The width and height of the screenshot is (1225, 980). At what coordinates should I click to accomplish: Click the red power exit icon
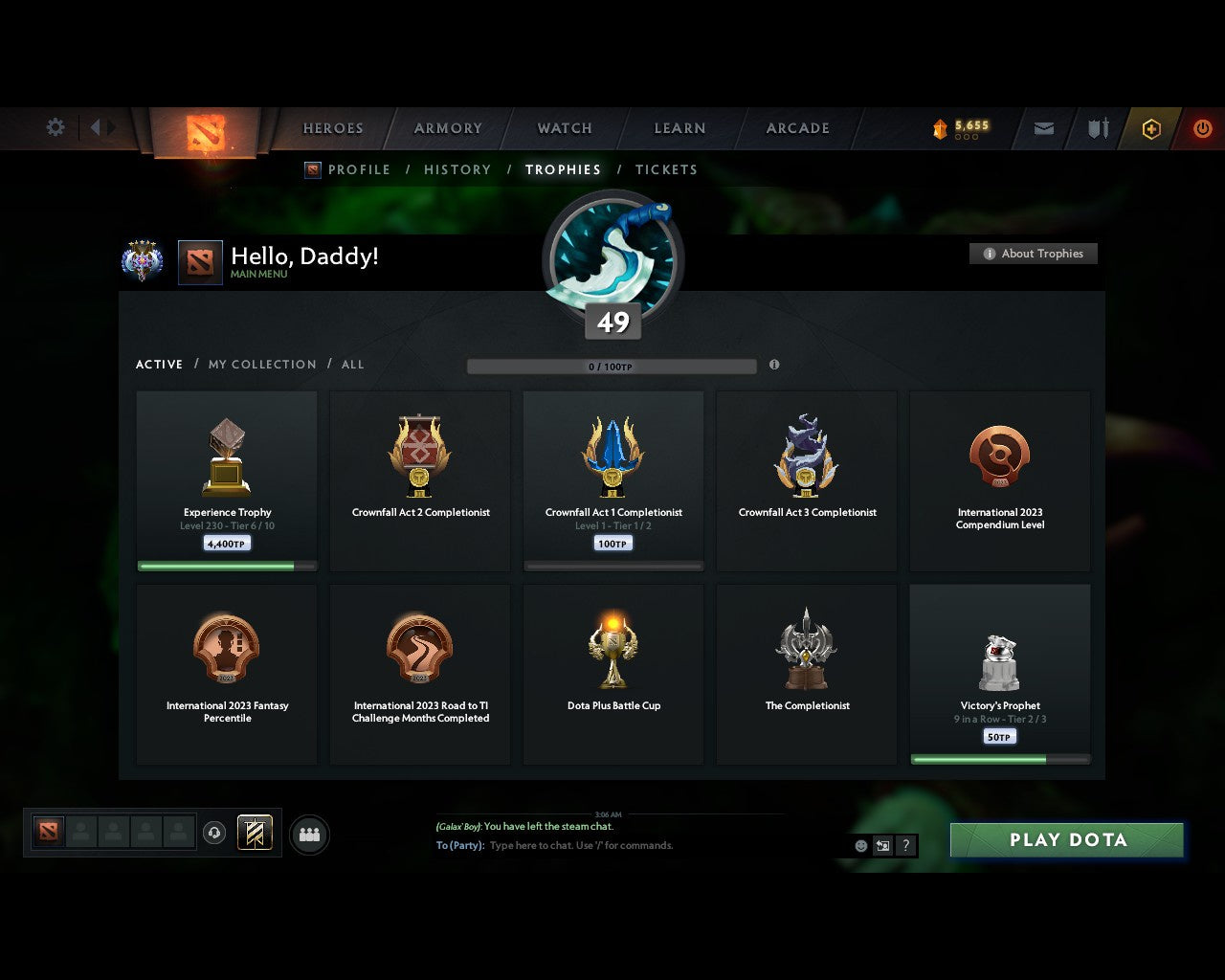pyautogui.click(x=1203, y=128)
